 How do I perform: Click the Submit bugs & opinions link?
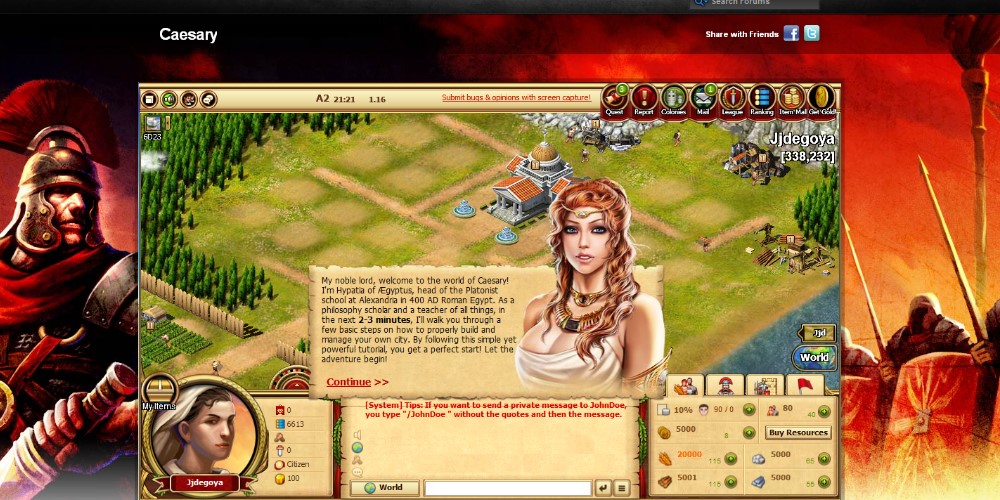[516, 98]
